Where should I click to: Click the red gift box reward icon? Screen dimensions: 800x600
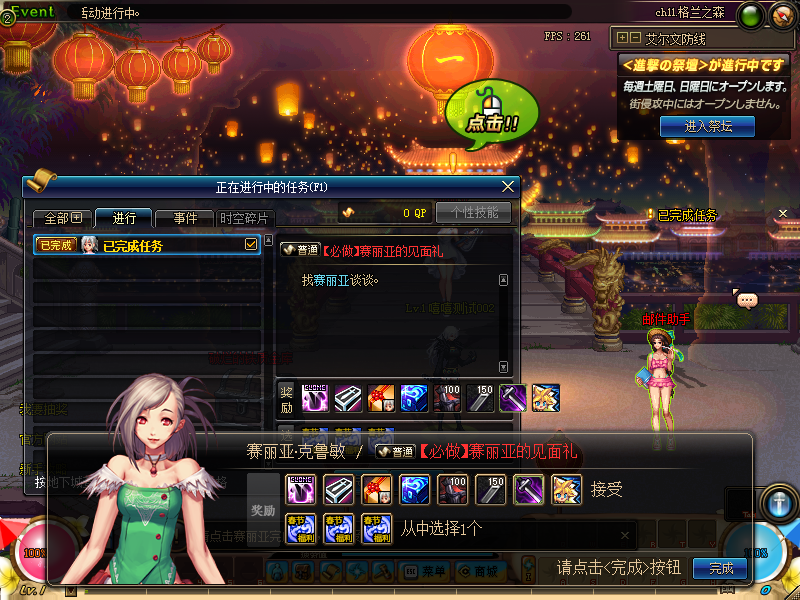[376, 490]
